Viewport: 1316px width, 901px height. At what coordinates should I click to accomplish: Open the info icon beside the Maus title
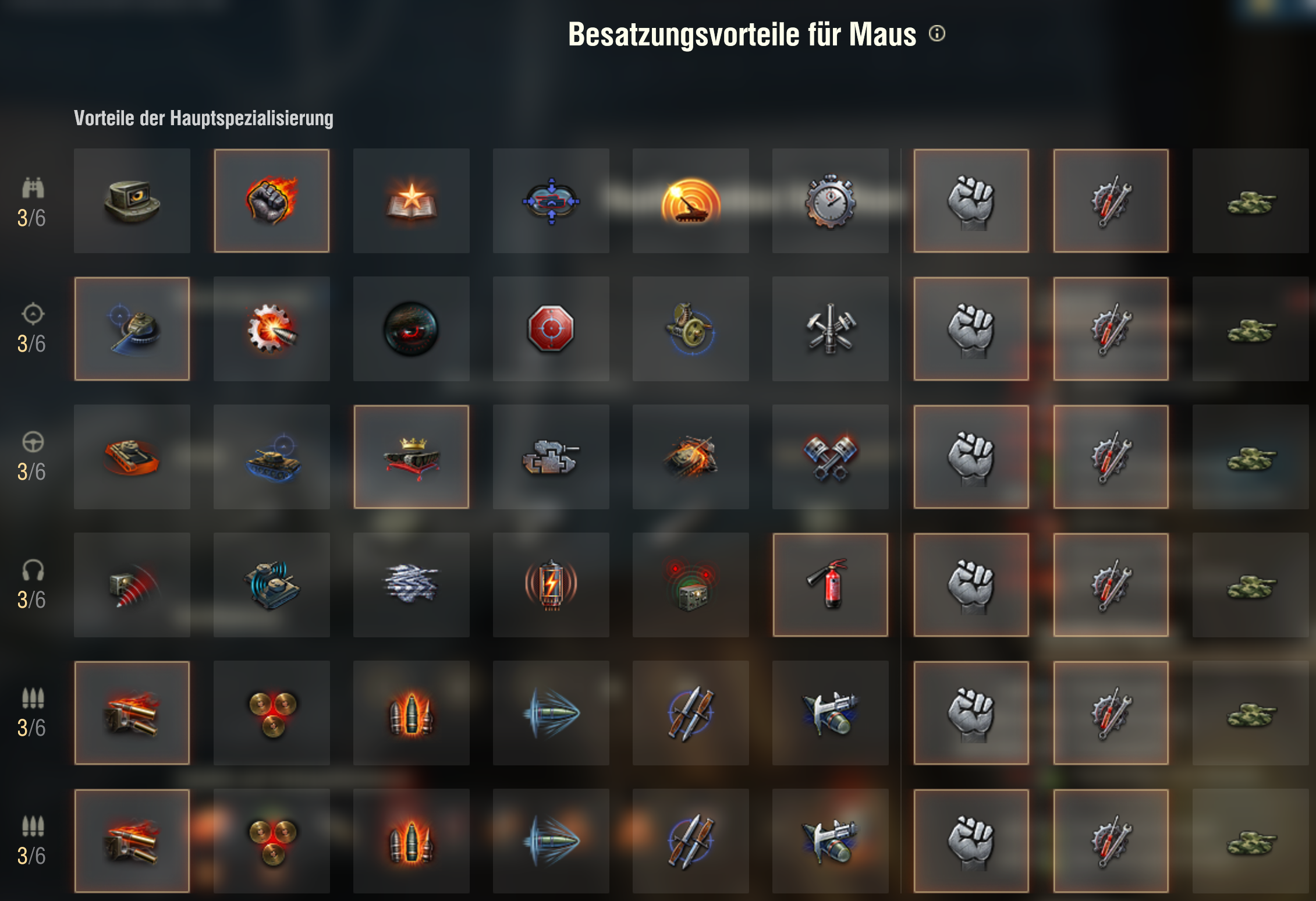(937, 34)
